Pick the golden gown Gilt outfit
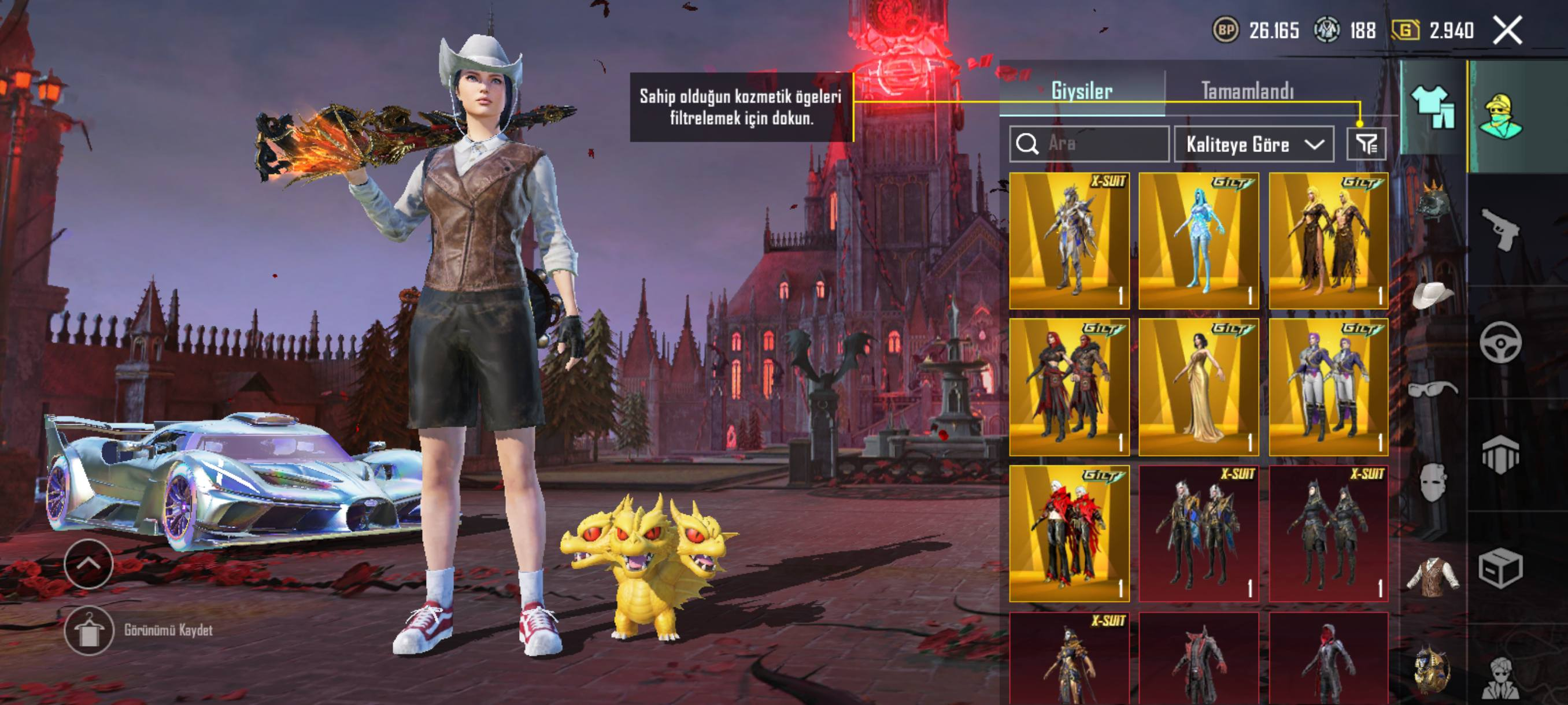The width and height of the screenshot is (1568, 705). tap(1198, 387)
